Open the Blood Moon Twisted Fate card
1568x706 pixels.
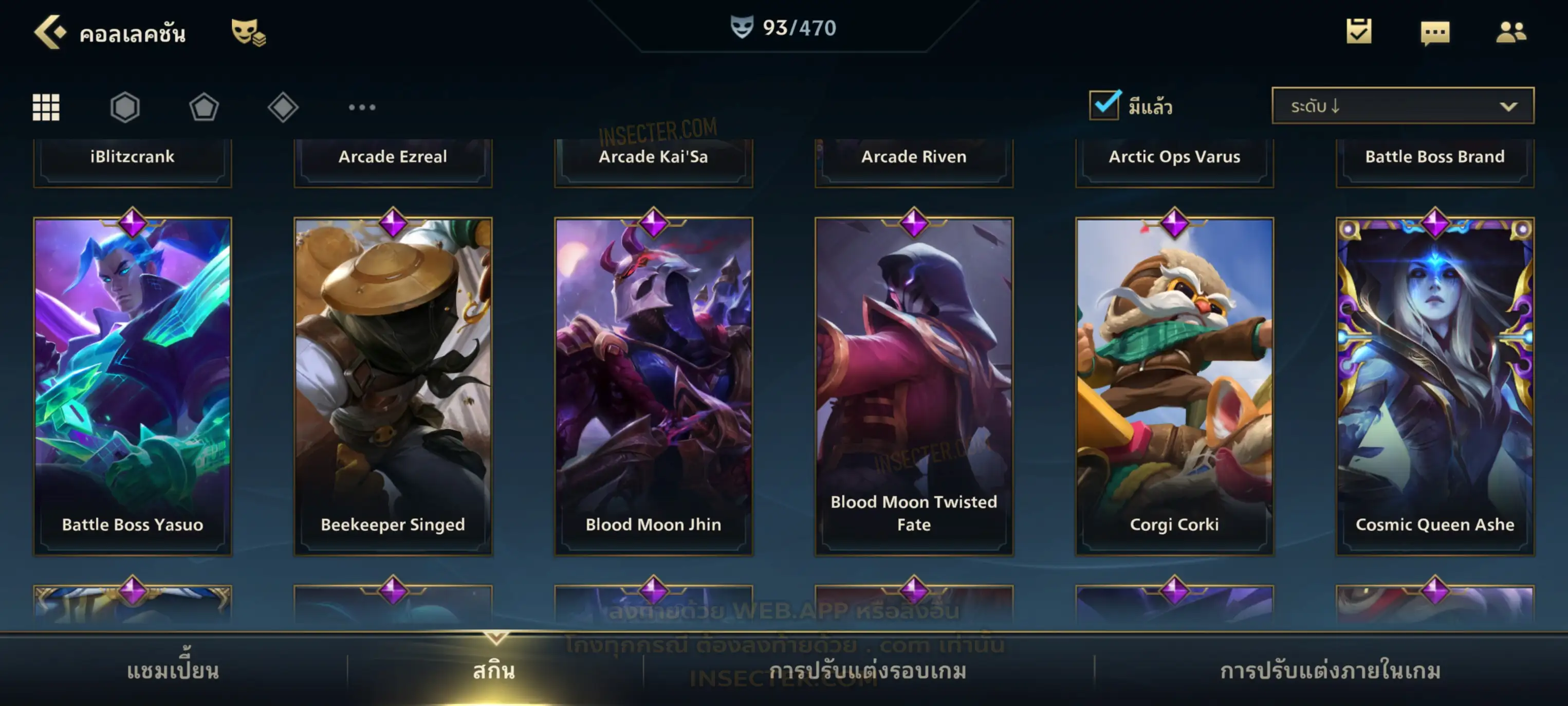coord(914,386)
